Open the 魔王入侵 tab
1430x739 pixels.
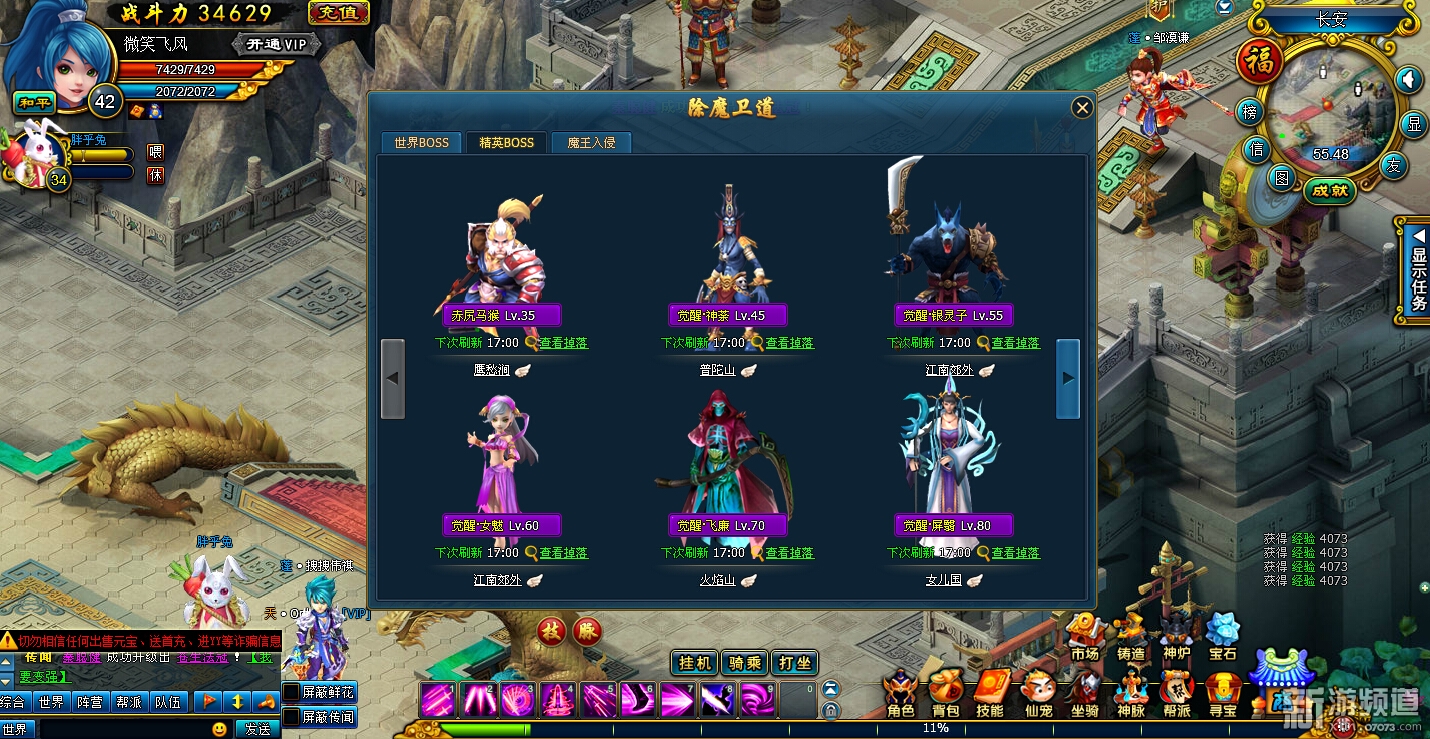[x=591, y=142]
